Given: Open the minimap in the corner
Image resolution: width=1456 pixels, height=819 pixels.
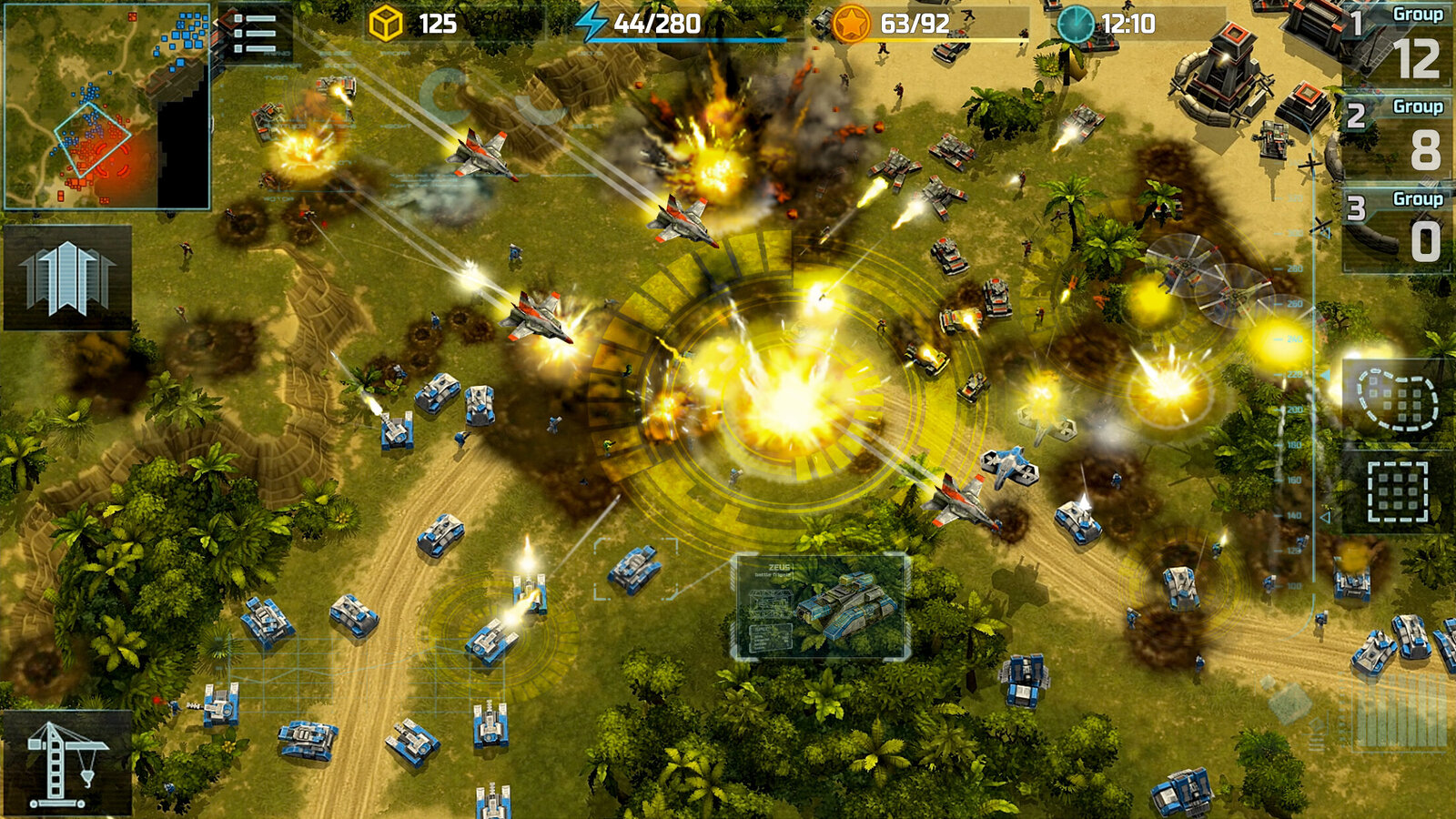Looking at the screenshot, I should coord(107,106).
